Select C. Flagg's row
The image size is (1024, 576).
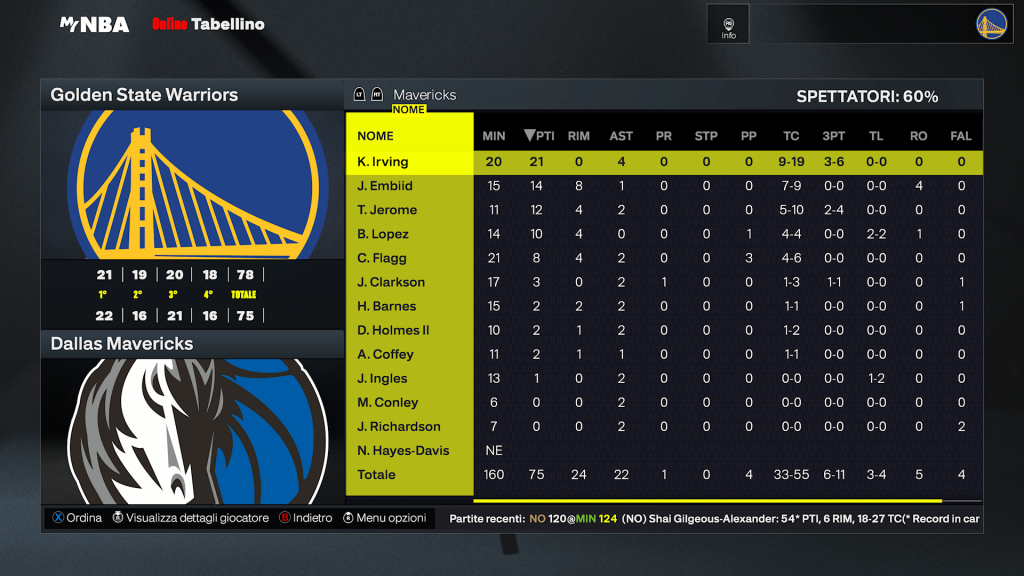[x=382, y=258]
